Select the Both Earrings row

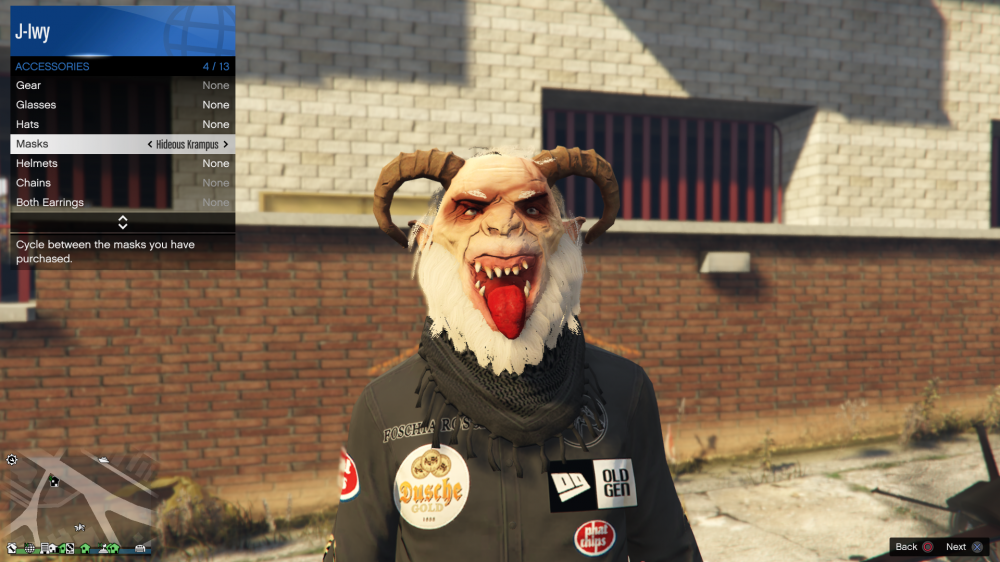point(122,203)
